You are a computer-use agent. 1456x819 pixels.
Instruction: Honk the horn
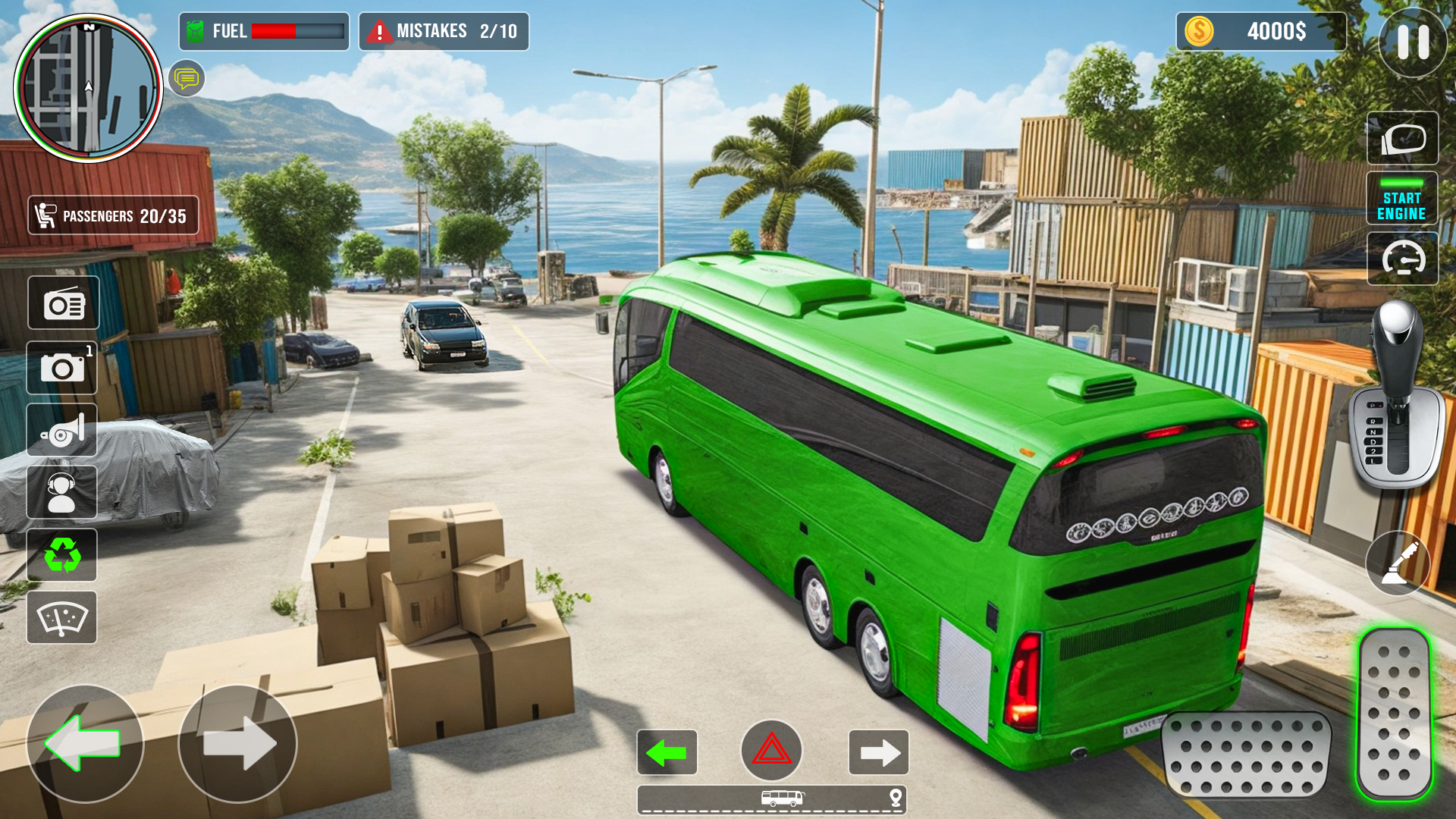tap(62, 431)
